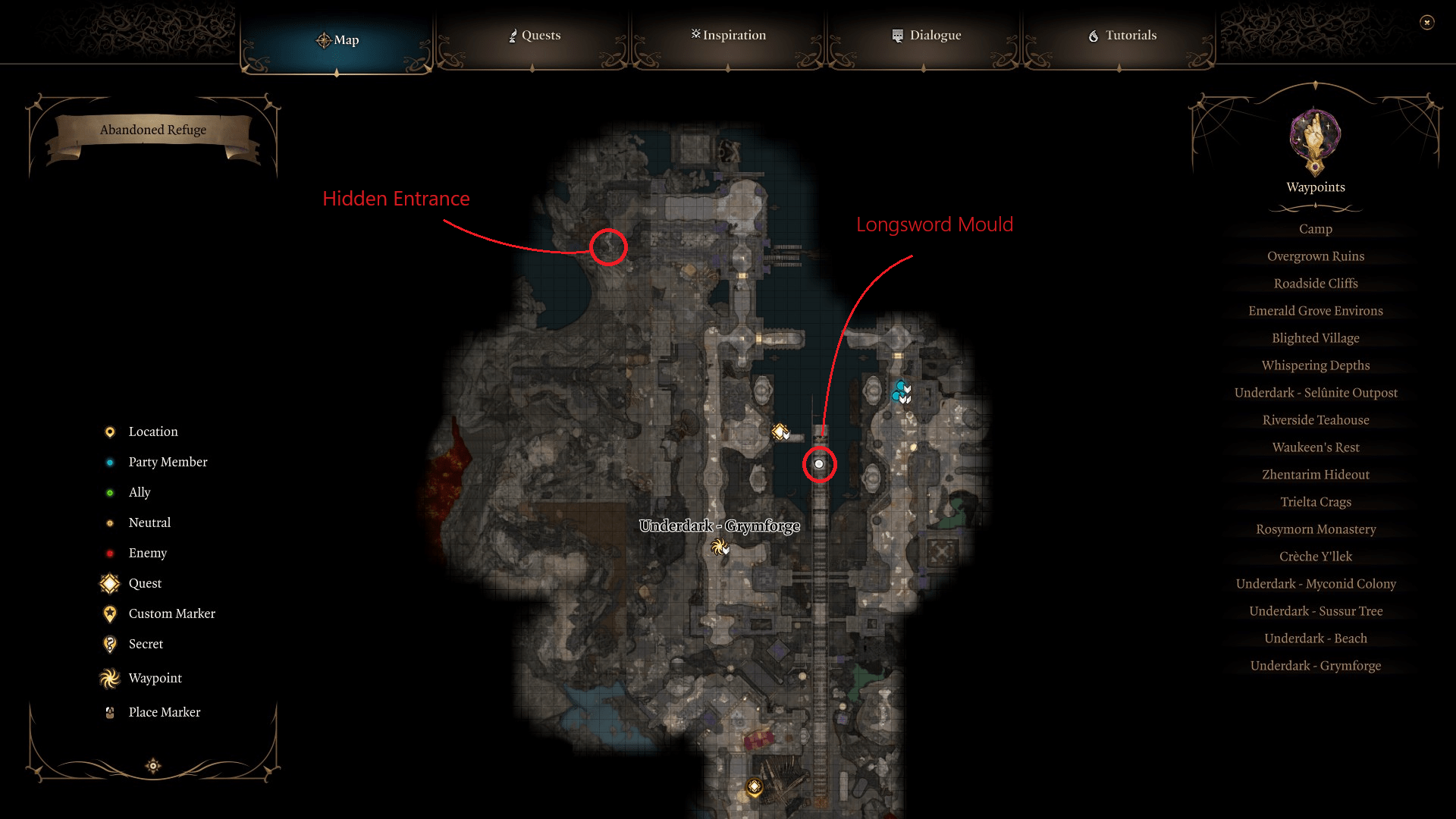The height and width of the screenshot is (819, 1456).
Task: Fast travel to Camp from the waypoint list
Action: click(1315, 228)
